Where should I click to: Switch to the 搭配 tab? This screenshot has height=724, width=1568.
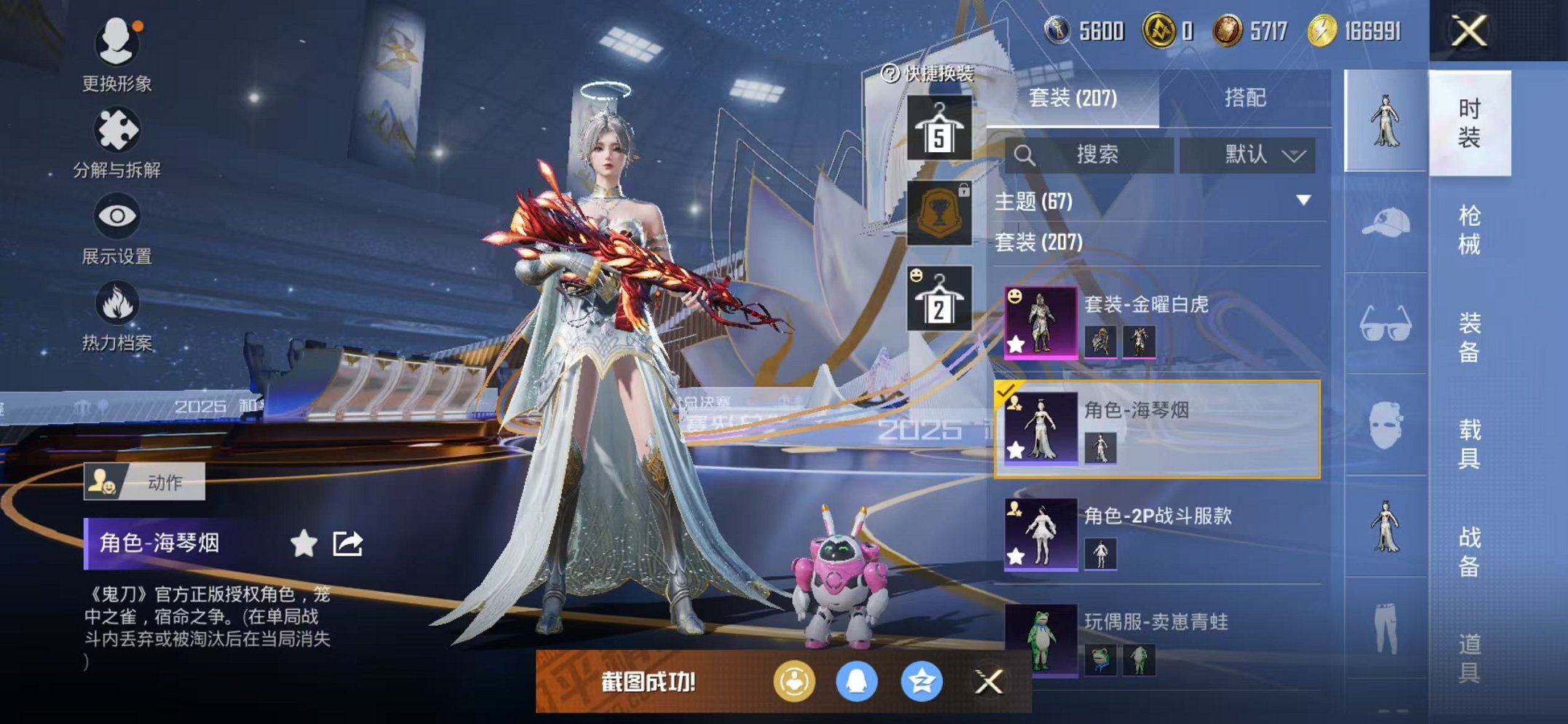click(1244, 98)
